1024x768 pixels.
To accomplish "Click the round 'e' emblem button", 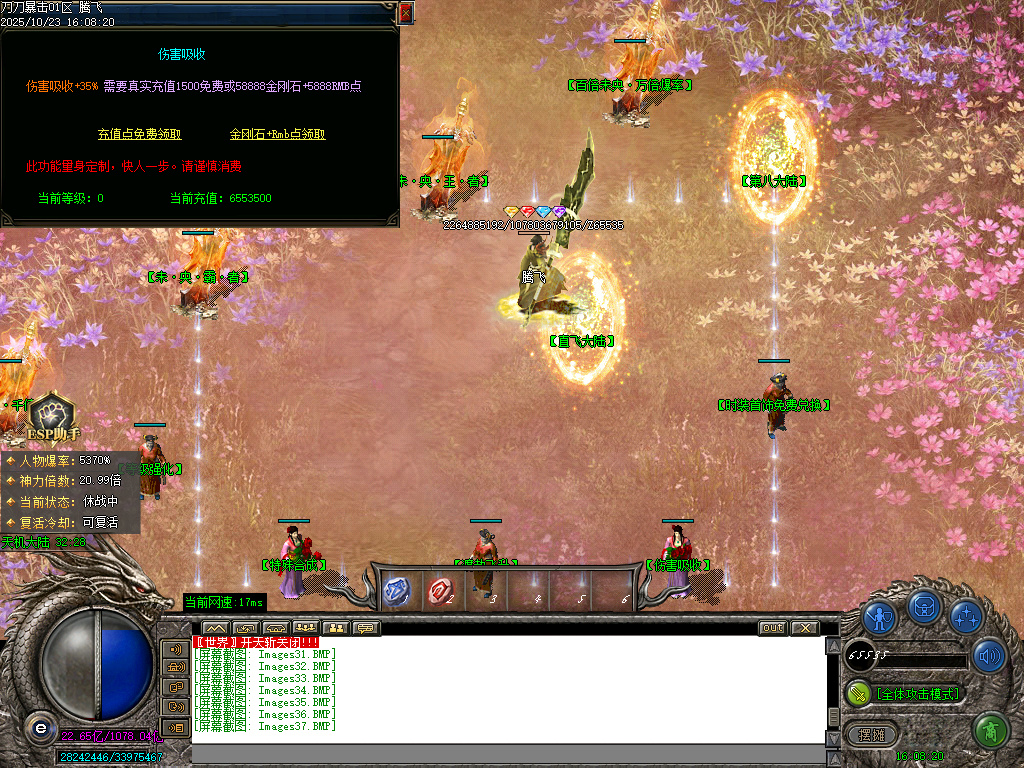I will pos(39,727).
